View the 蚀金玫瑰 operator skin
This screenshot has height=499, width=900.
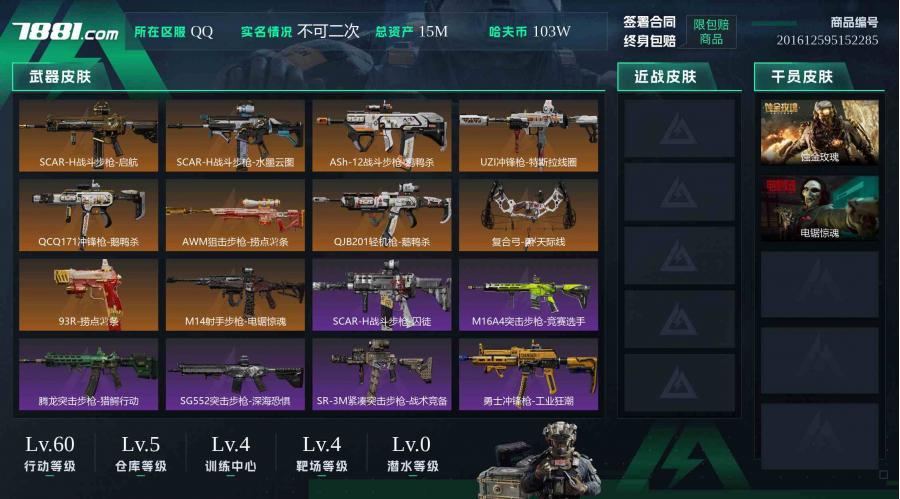pyautogui.click(x=820, y=132)
